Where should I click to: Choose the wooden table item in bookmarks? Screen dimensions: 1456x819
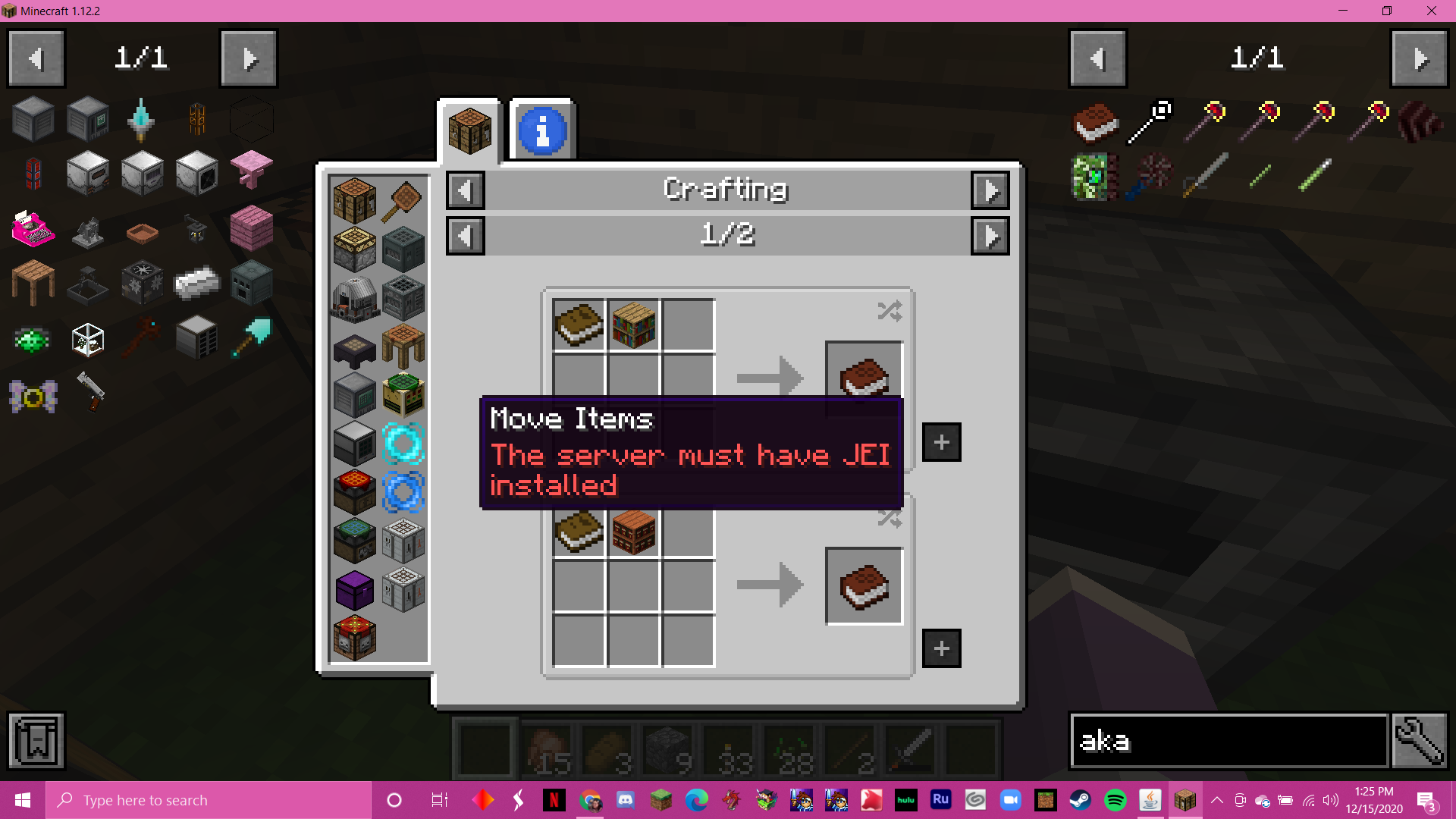pos(33,282)
